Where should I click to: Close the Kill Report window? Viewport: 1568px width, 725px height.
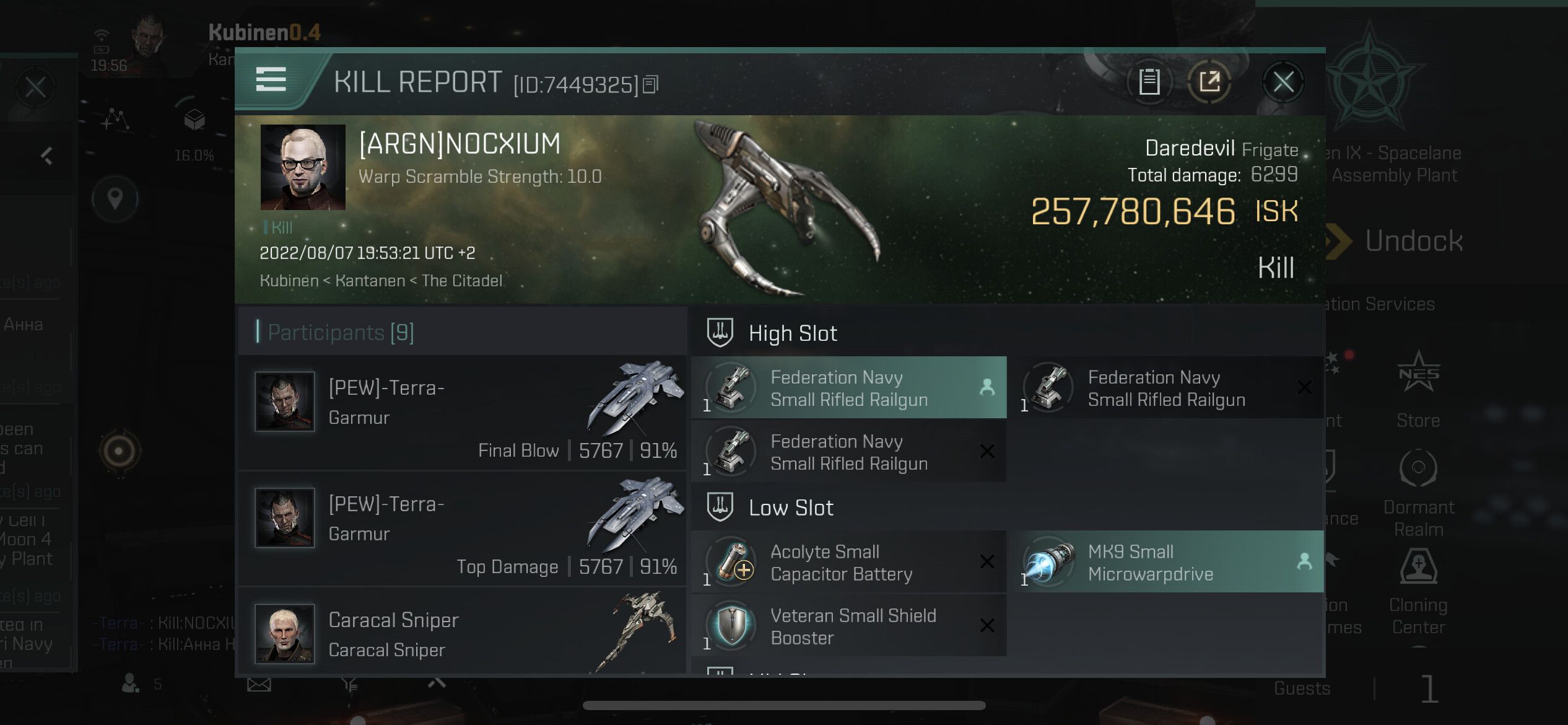click(1283, 82)
